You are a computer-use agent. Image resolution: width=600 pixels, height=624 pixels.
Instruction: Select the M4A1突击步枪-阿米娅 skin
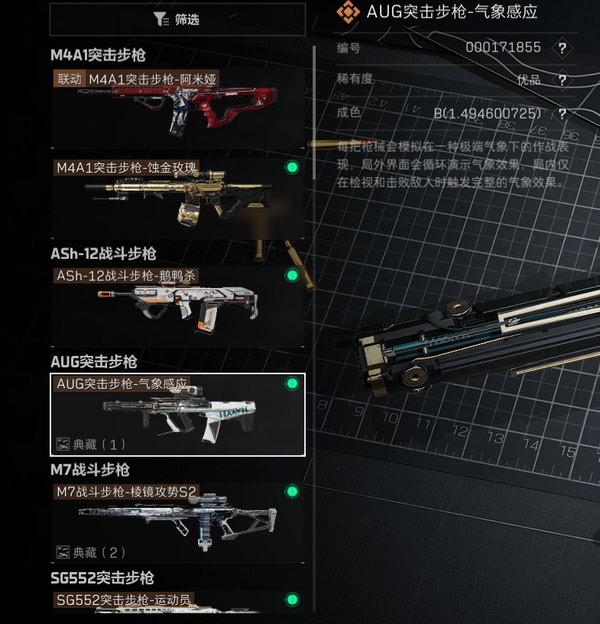point(177,100)
